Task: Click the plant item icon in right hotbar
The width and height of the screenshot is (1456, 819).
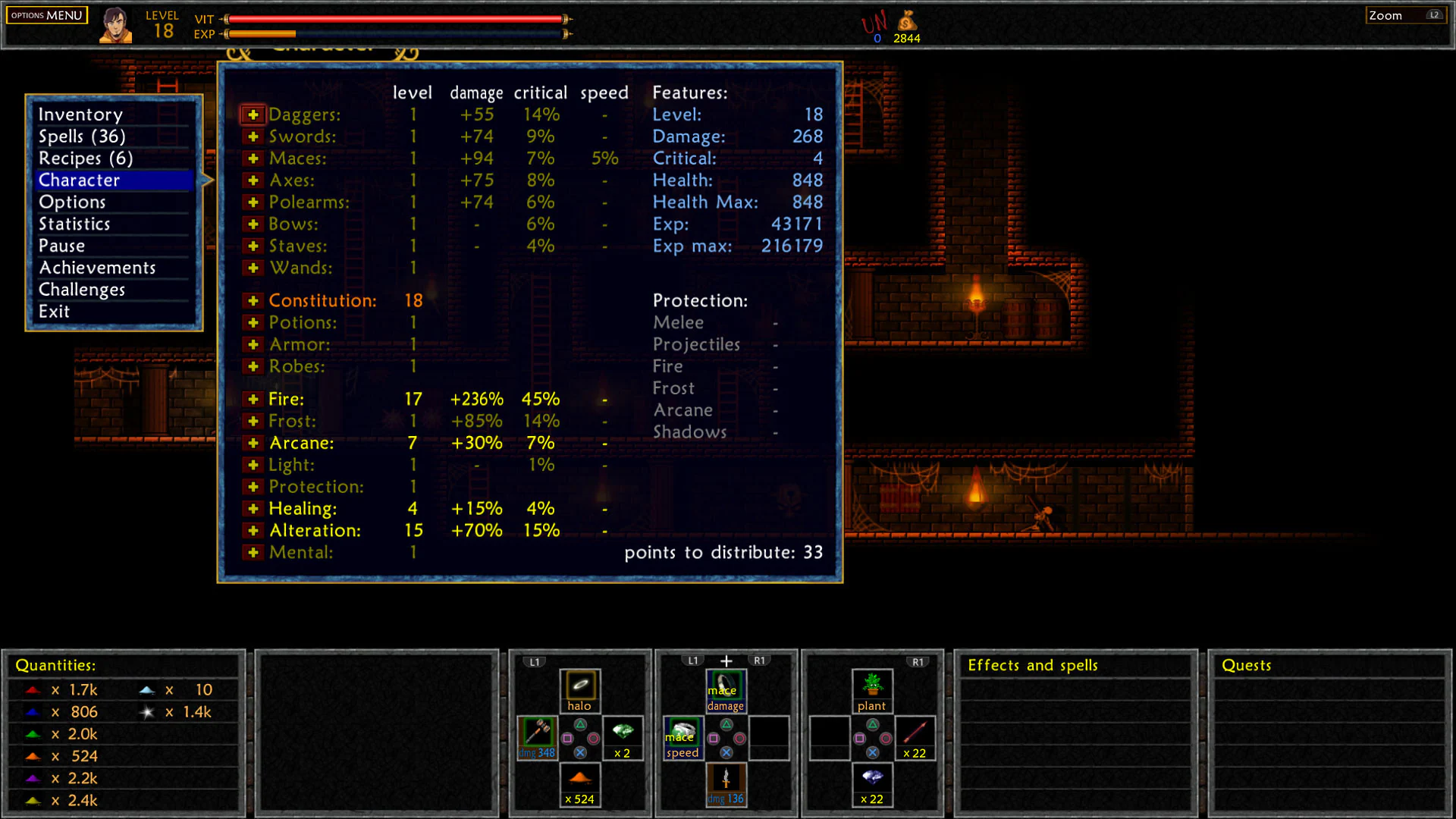Action: point(871,686)
